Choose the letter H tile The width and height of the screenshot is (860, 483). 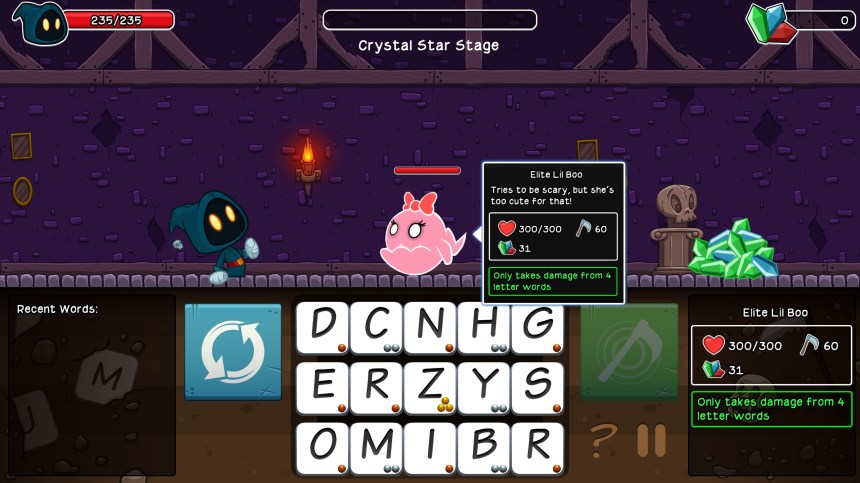(484, 327)
